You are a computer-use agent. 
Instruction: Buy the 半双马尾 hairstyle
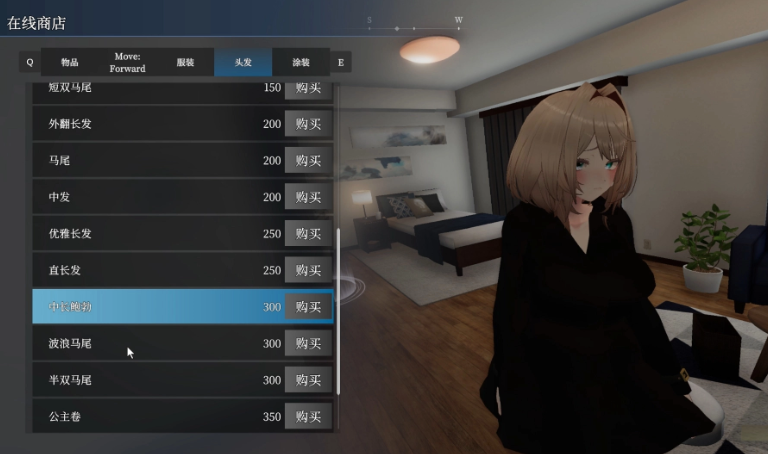click(308, 380)
